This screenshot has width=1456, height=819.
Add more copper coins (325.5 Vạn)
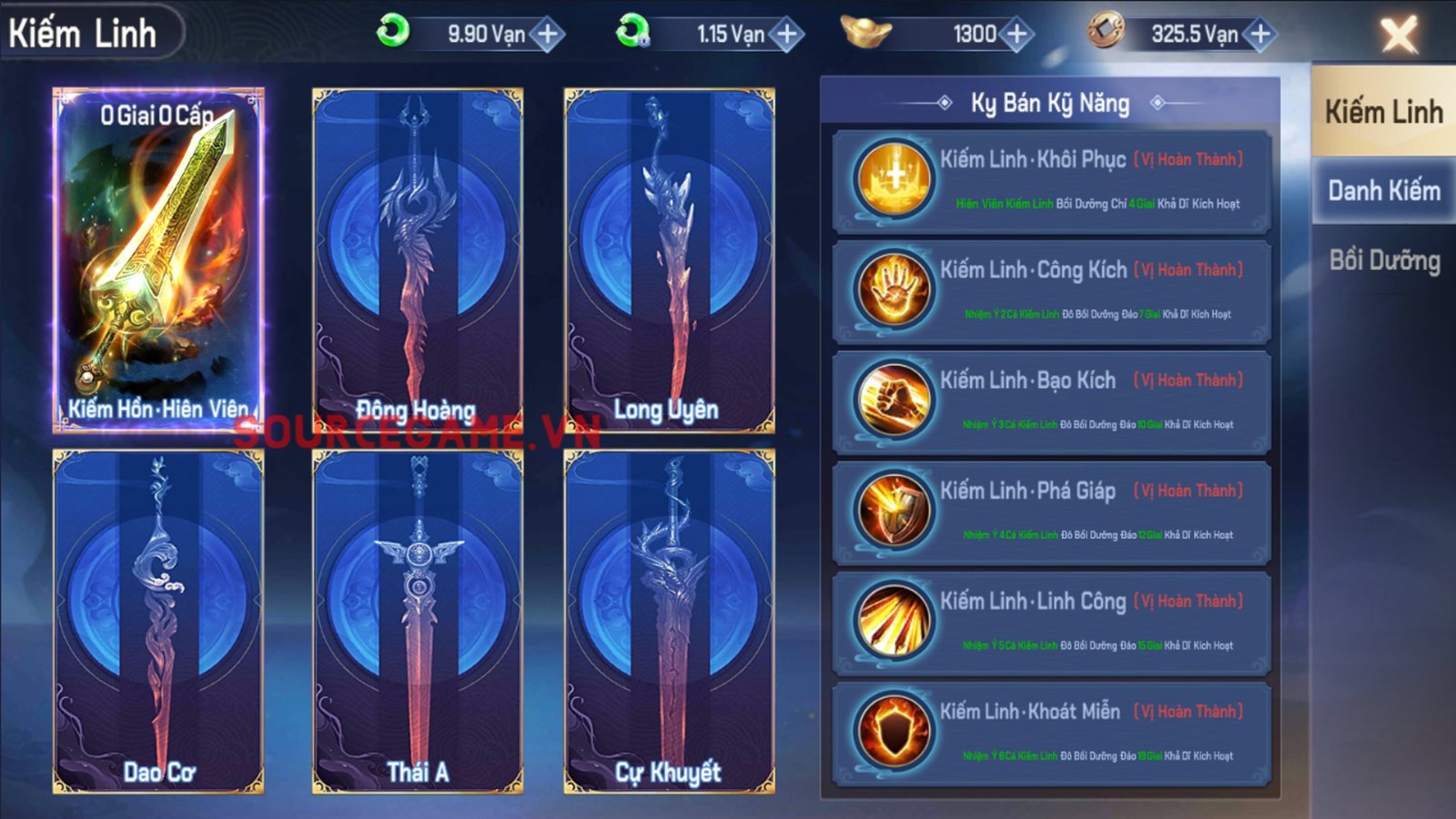coord(1260,35)
